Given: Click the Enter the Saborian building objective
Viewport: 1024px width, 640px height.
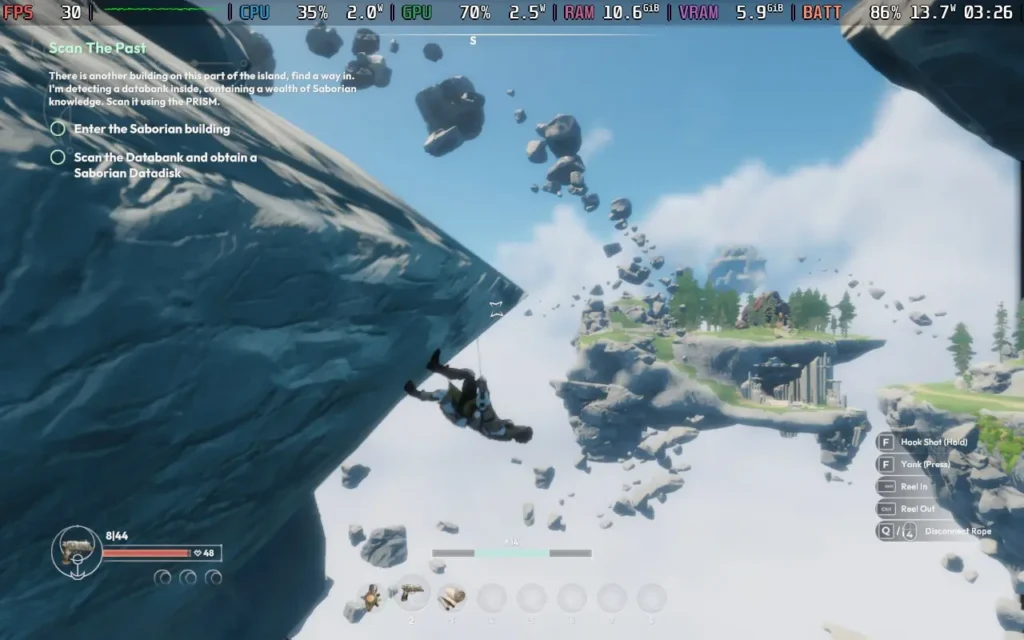Looking at the screenshot, I should click(151, 129).
